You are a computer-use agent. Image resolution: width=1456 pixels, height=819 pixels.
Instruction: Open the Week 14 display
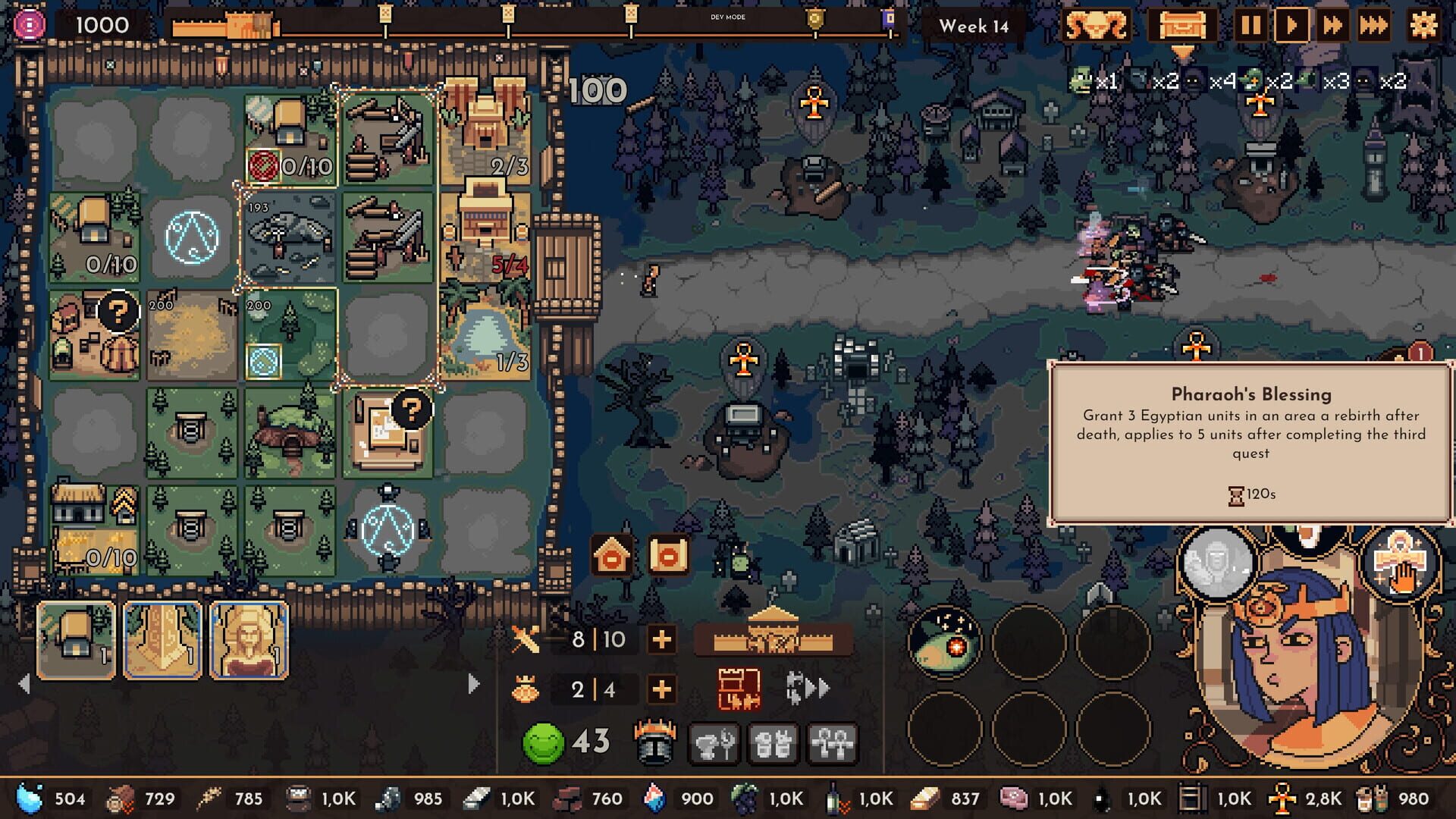974,26
